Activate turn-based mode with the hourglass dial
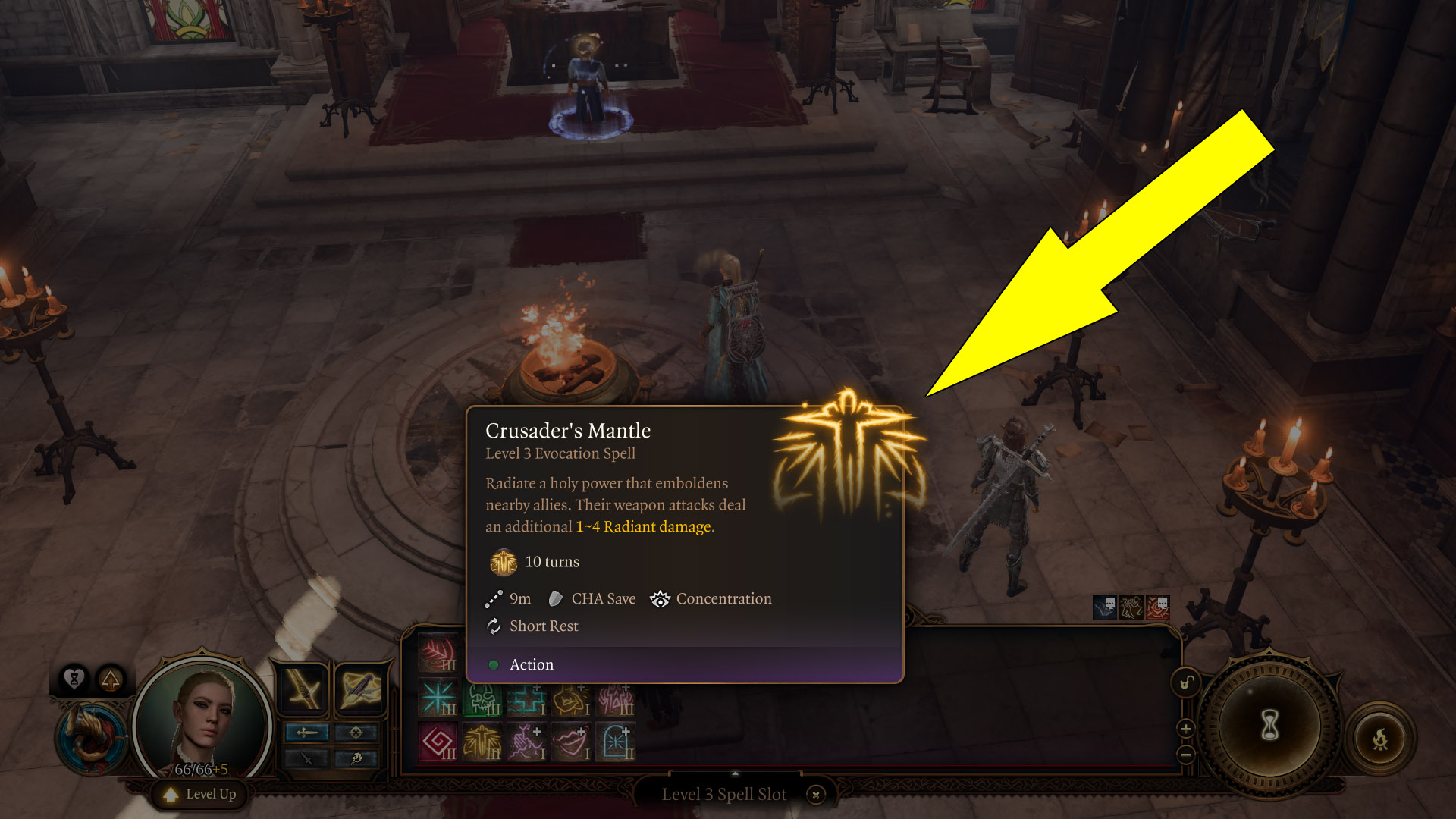Screen dimensions: 1456x819 [1269, 726]
